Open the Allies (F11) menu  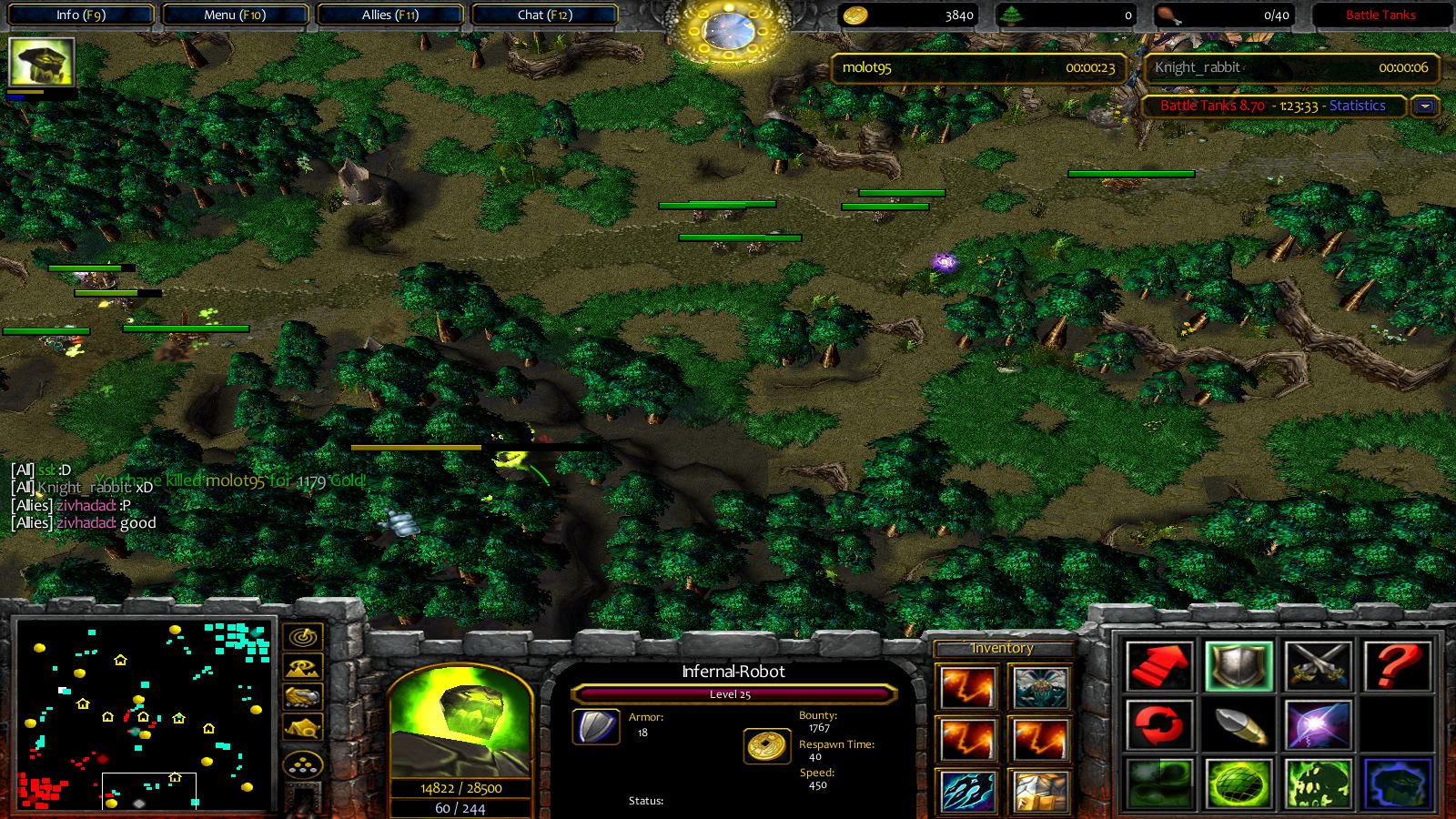[389, 15]
